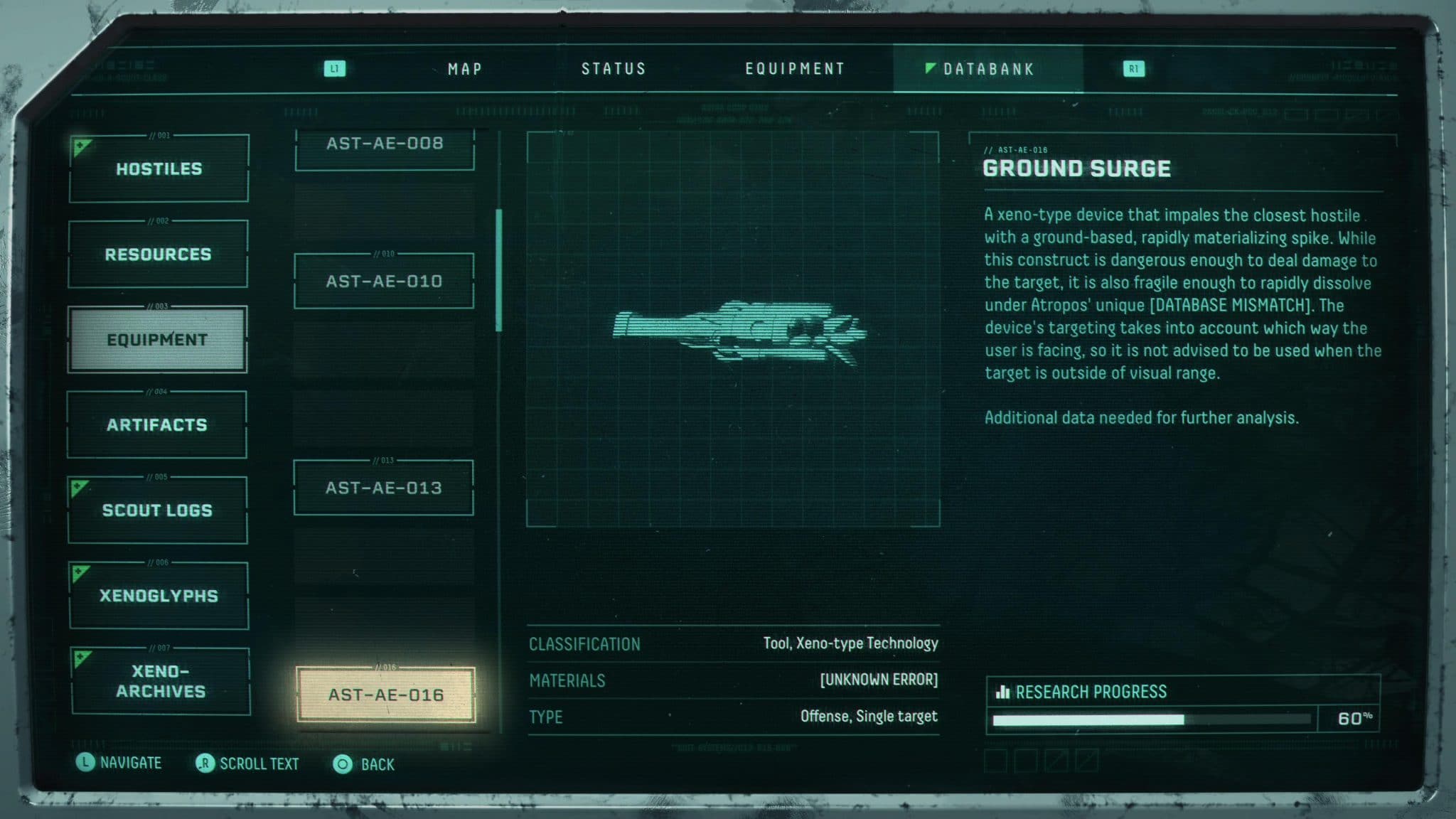This screenshot has width=1456, height=819.
Task: Open the Hostiles databank category
Action: click(159, 168)
